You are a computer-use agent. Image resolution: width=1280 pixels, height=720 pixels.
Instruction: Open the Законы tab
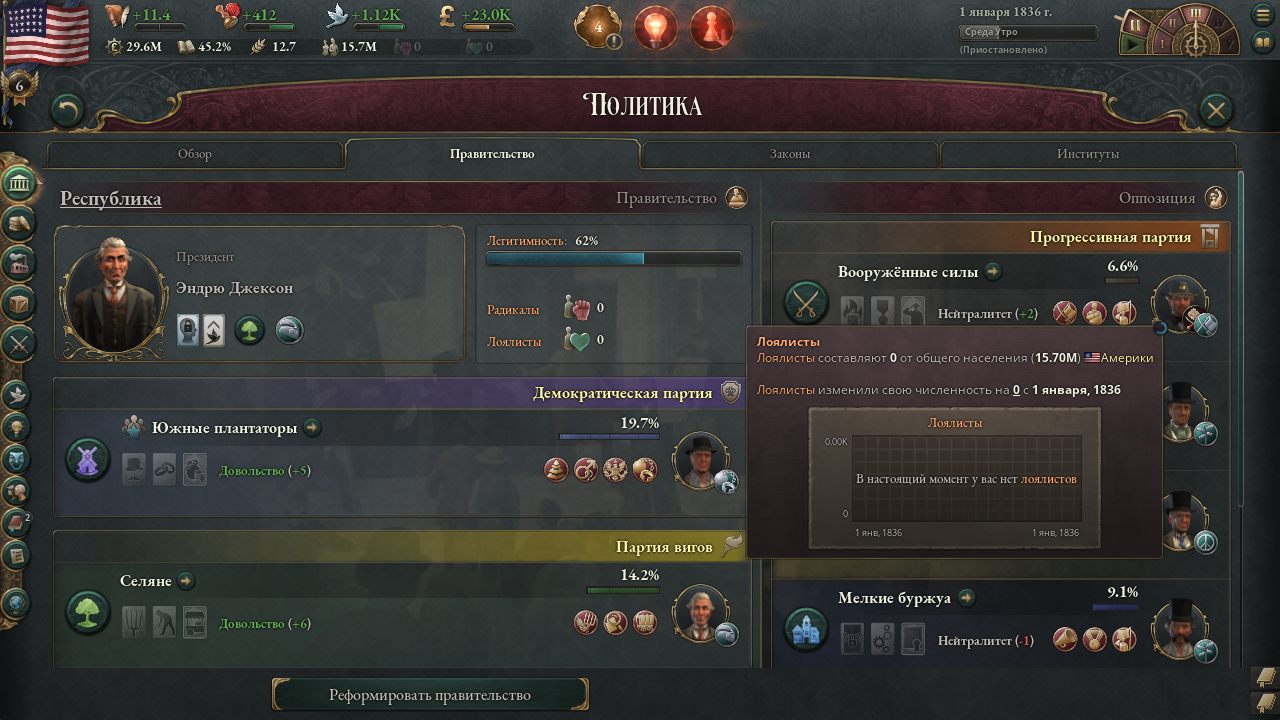tap(789, 154)
